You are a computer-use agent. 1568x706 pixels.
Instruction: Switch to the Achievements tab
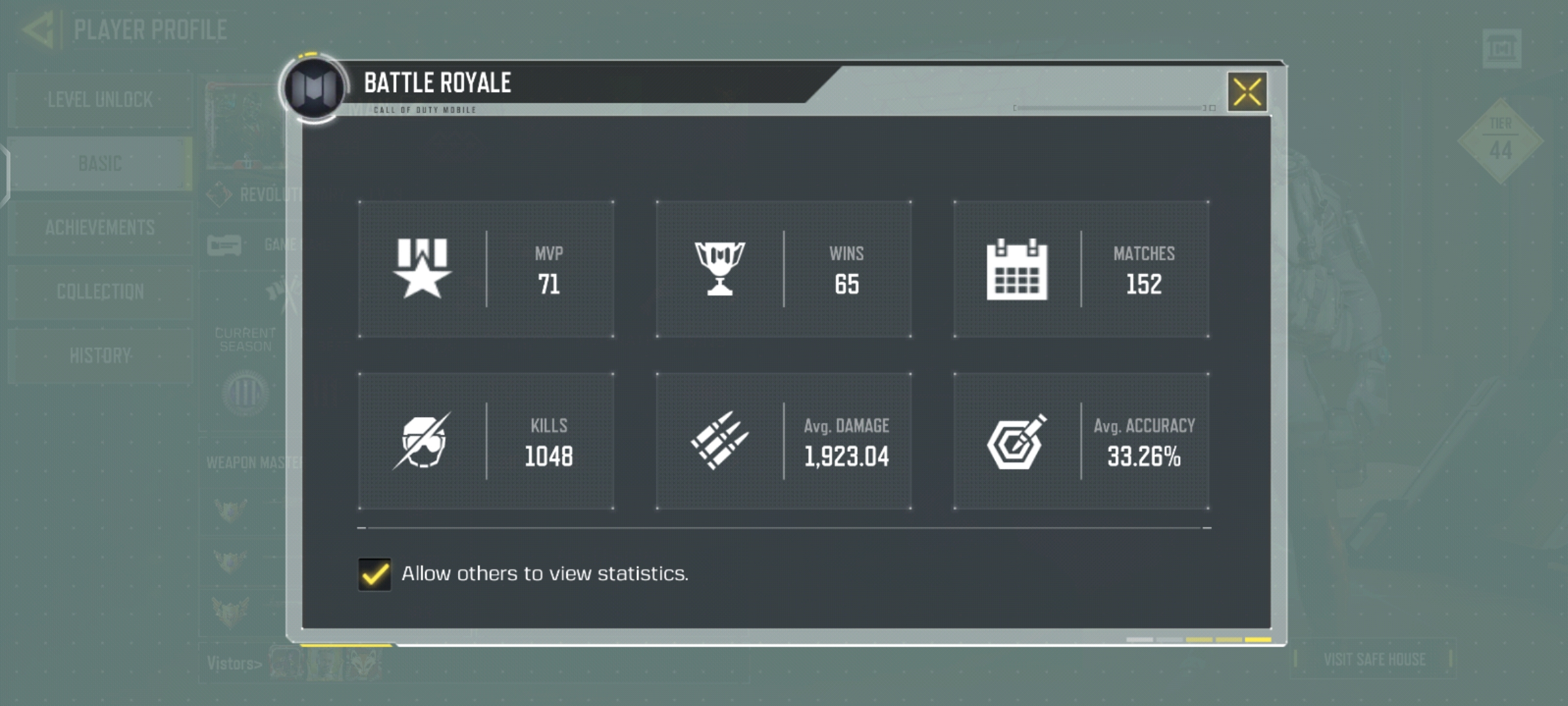pyautogui.click(x=99, y=228)
